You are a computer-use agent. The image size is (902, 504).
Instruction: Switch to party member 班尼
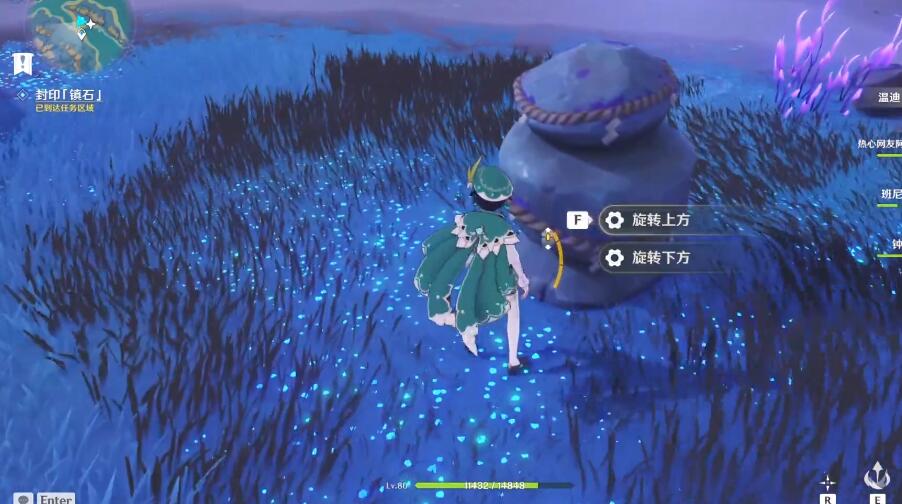[x=889, y=193]
